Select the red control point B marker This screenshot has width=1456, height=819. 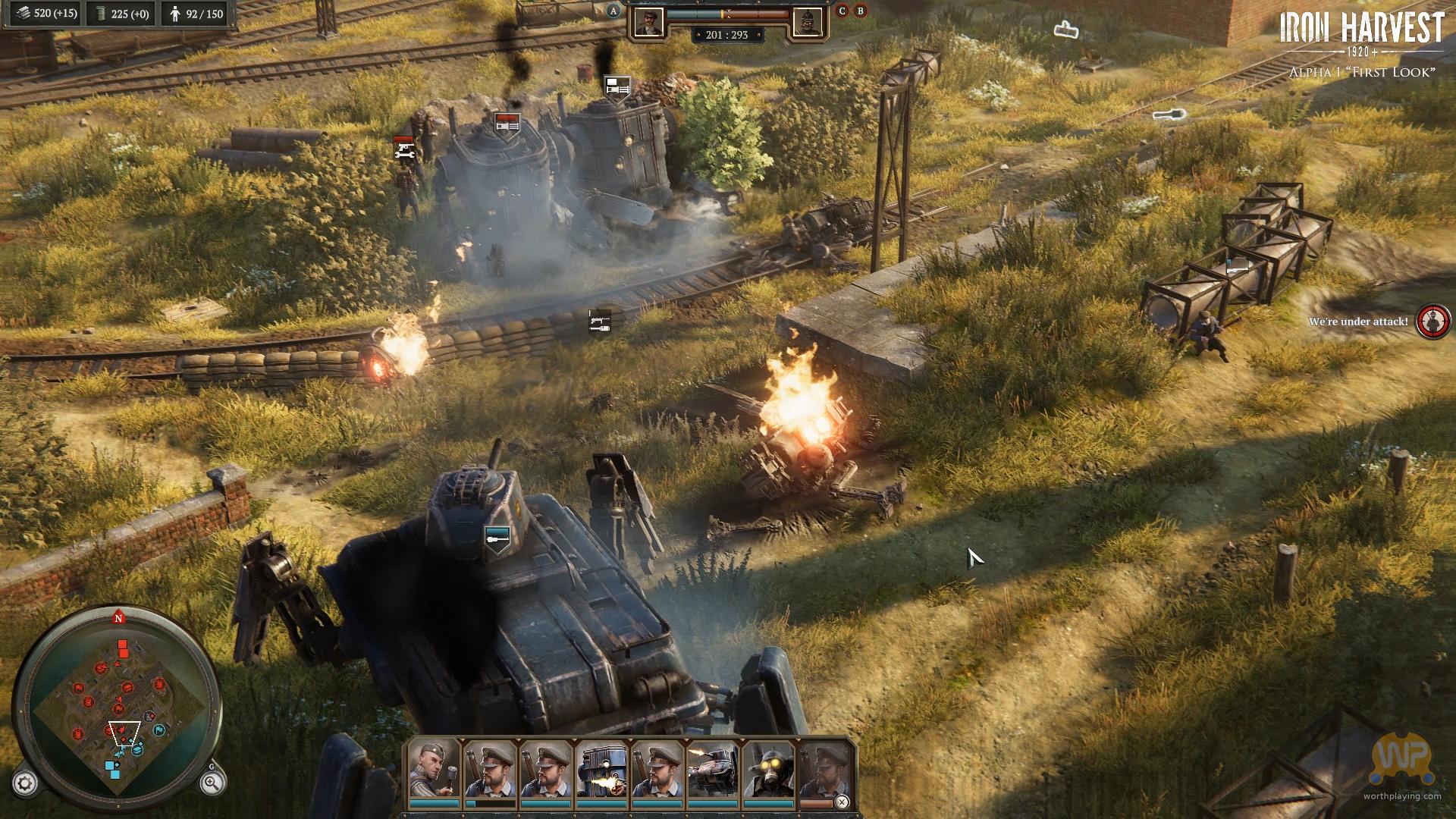[x=860, y=11]
